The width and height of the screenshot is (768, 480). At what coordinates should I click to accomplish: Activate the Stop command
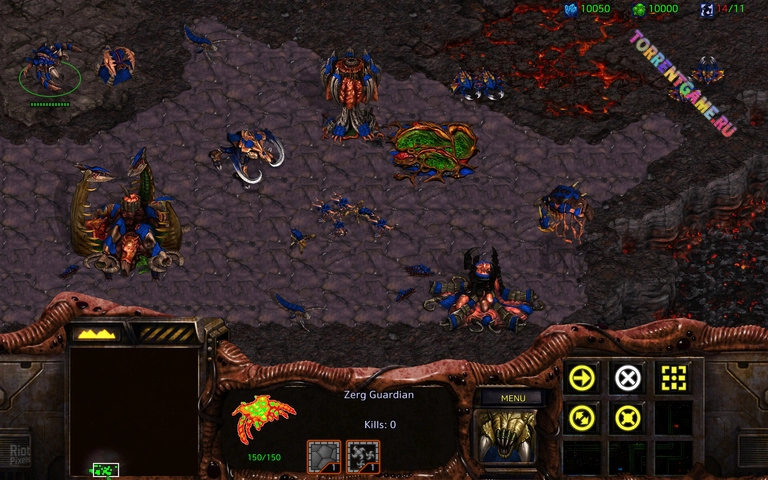(627, 377)
